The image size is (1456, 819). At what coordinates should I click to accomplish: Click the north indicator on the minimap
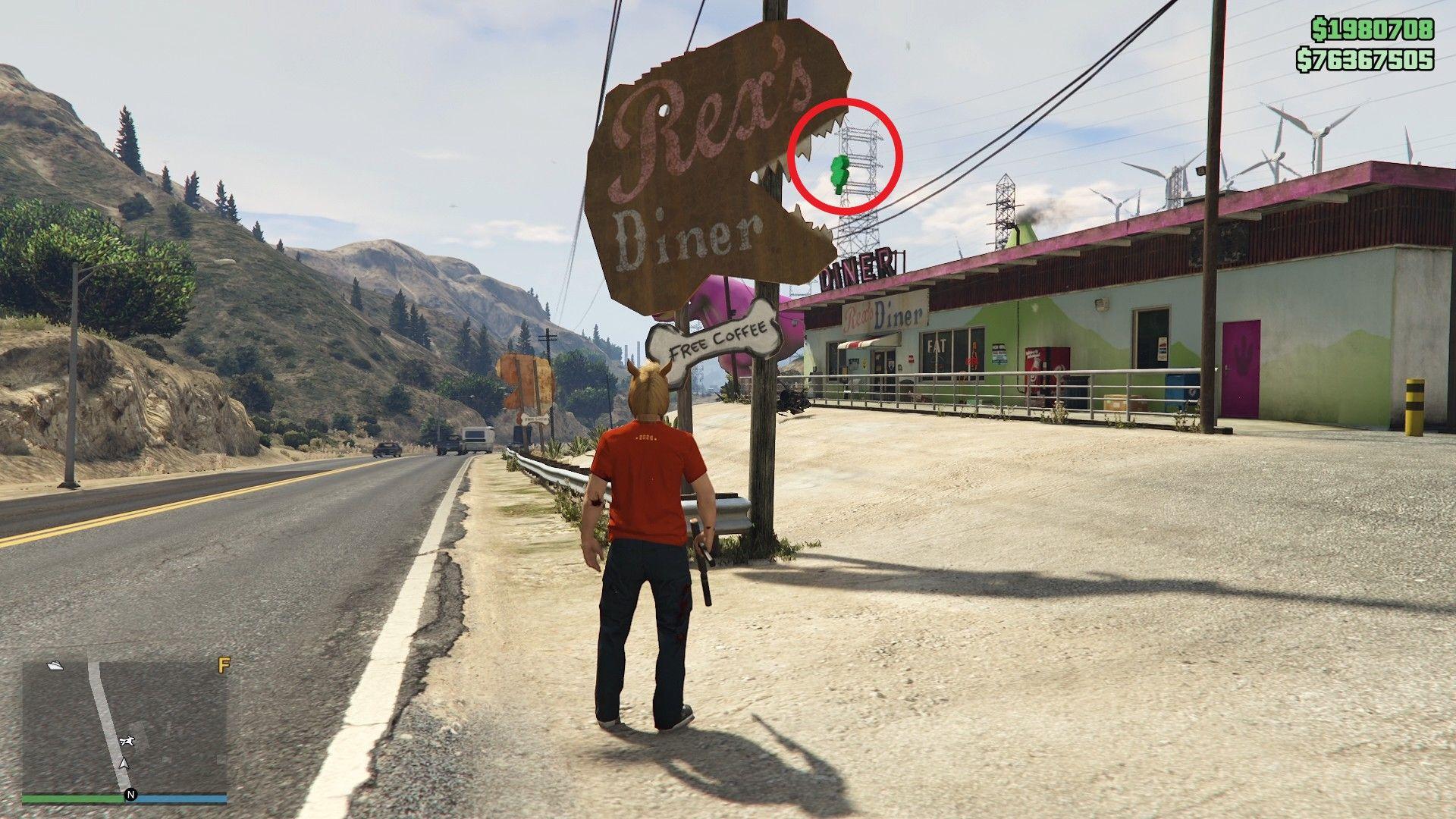coord(130,795)
